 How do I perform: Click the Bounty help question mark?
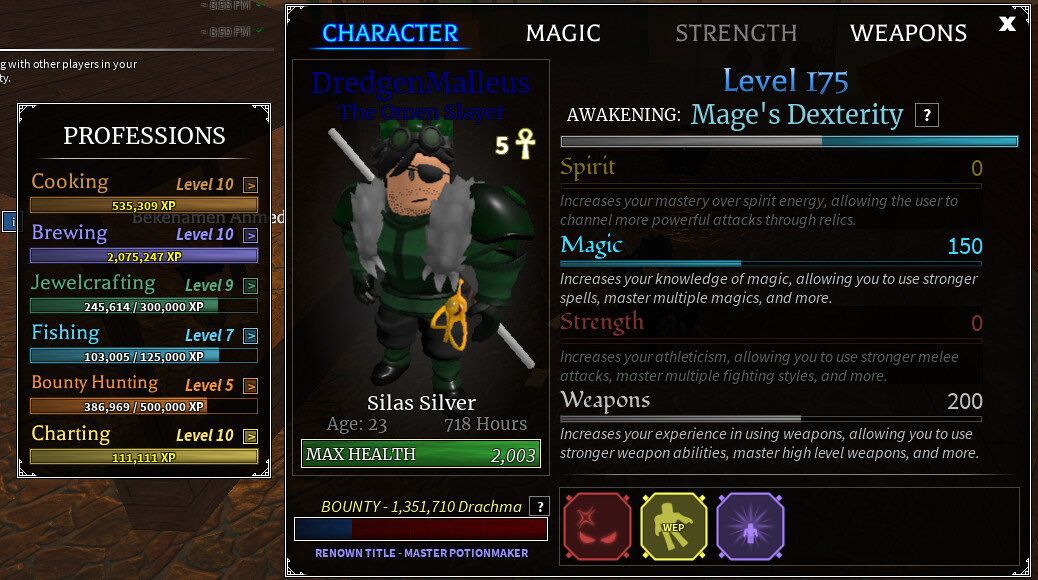point(539,506)
